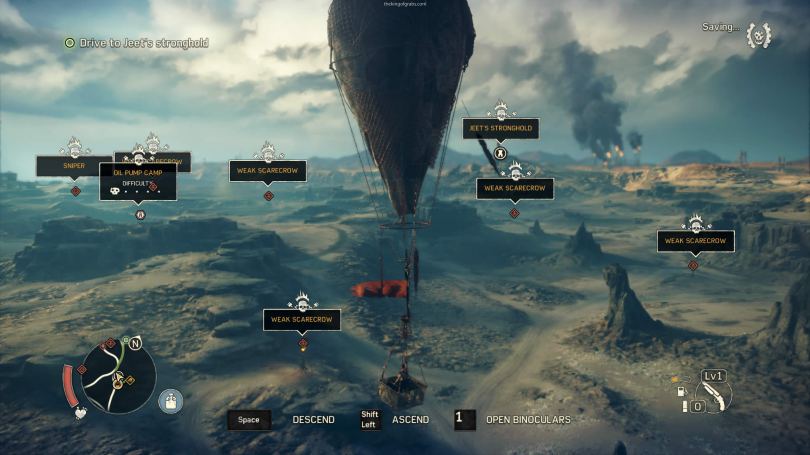Select the water canteen icon
This screenshot has height=455, width=810.
click(171, 401)
